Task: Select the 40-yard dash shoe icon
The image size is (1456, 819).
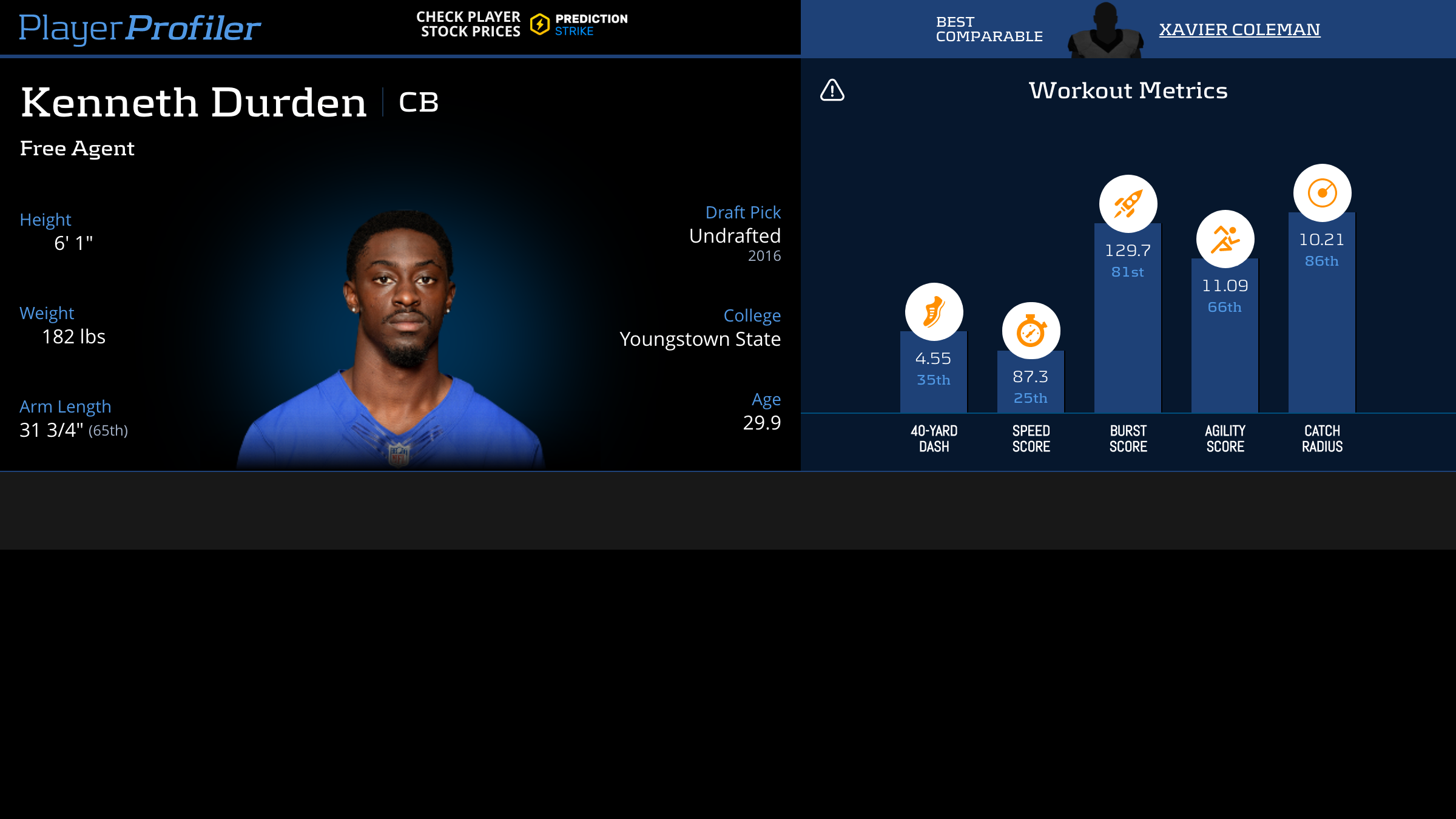Action: (x=934, y=312)
